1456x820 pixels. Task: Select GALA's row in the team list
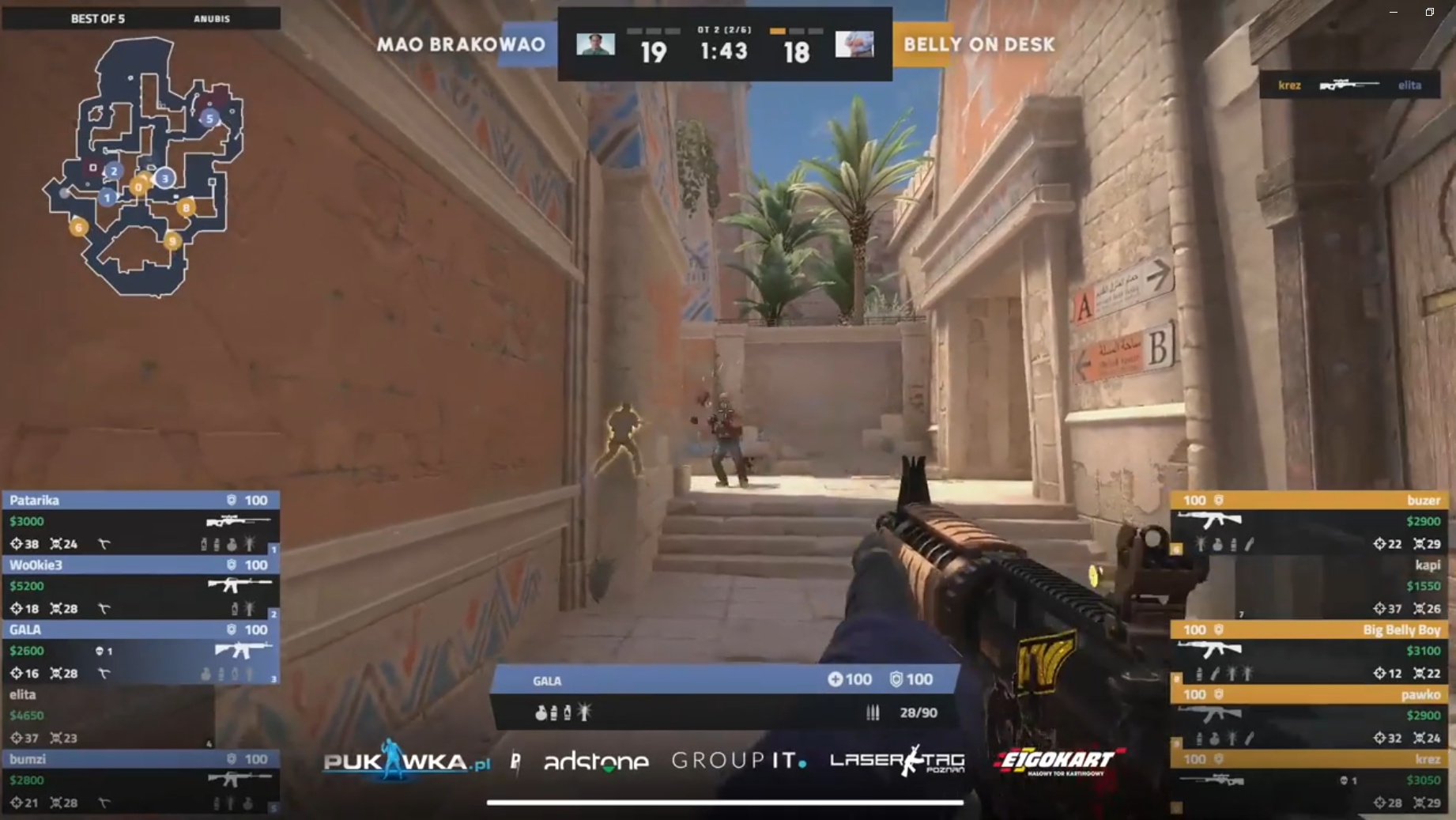[140, 652]
